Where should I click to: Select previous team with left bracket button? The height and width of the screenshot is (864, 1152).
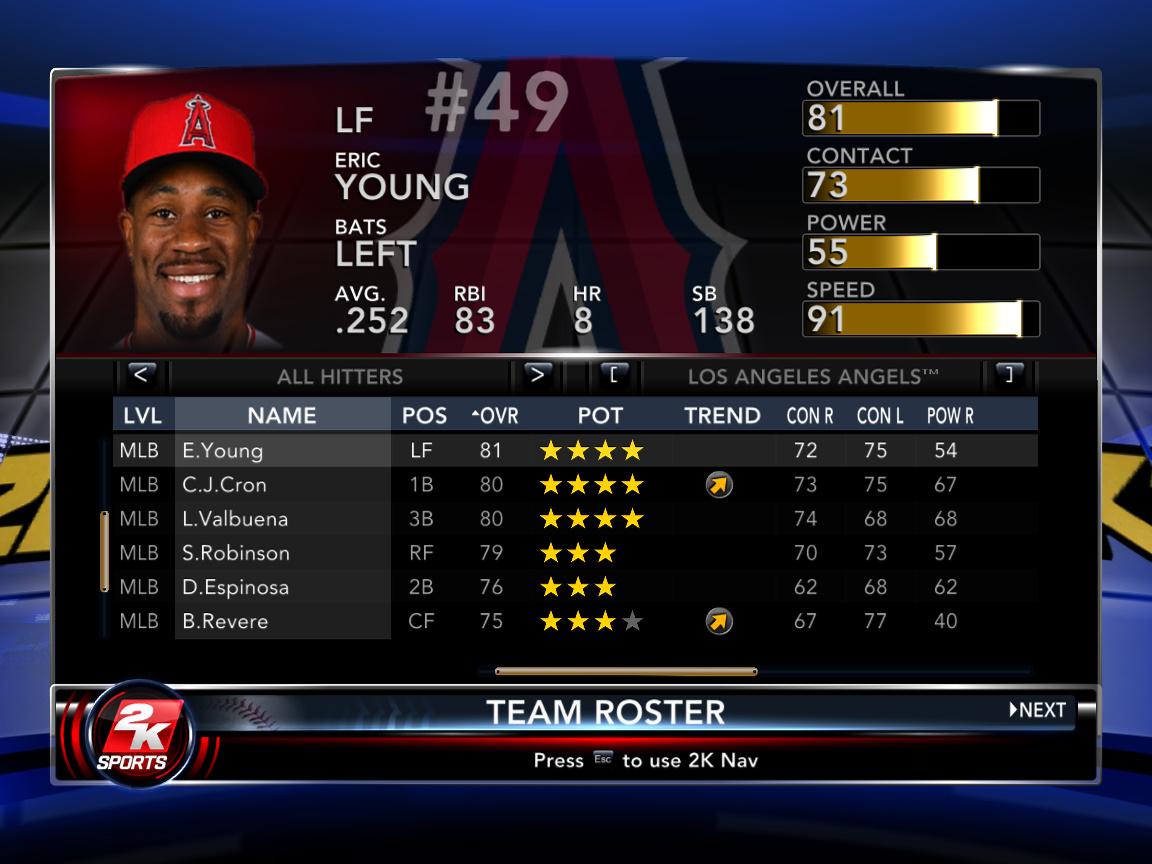click(x=614, y=375)
